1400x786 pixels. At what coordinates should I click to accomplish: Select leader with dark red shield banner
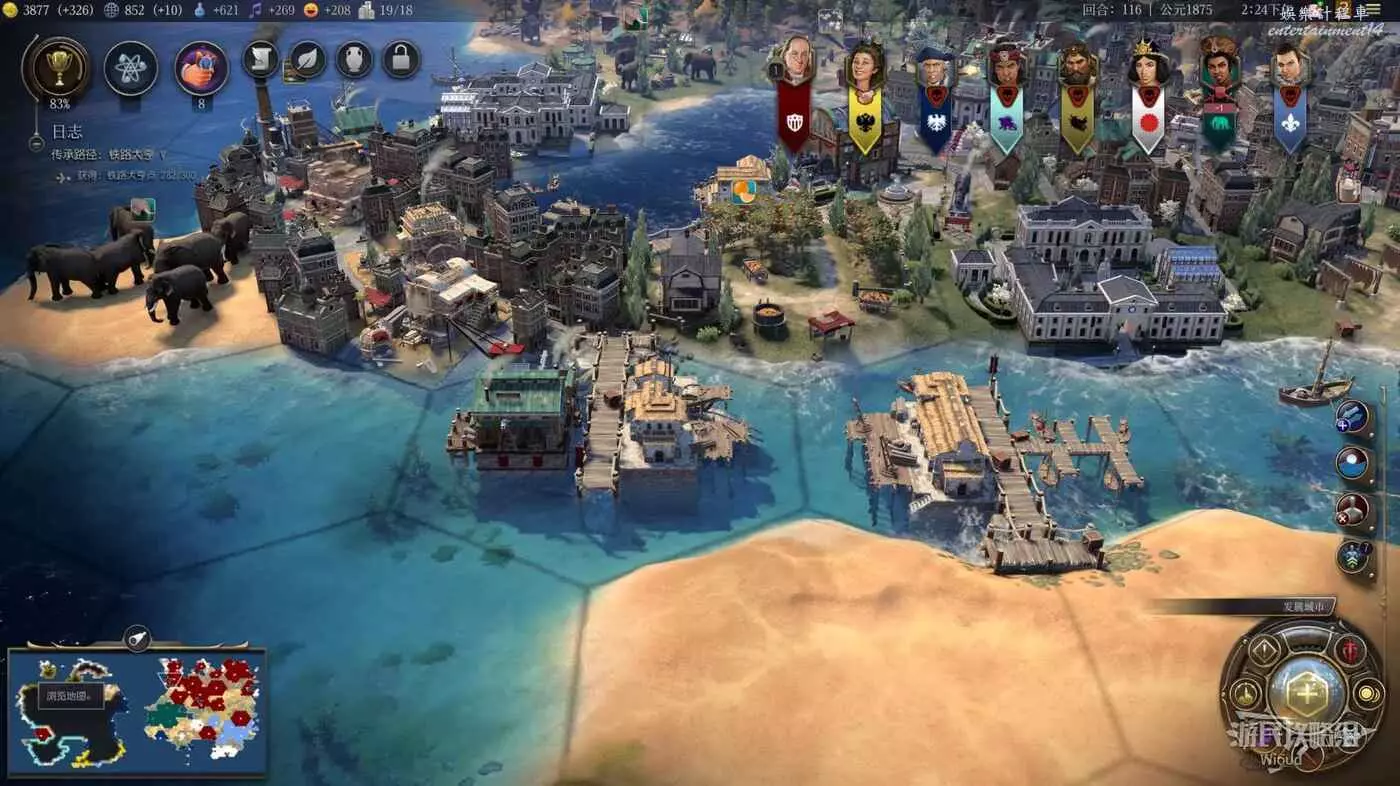pyautogui.click(x=795, y=95)
